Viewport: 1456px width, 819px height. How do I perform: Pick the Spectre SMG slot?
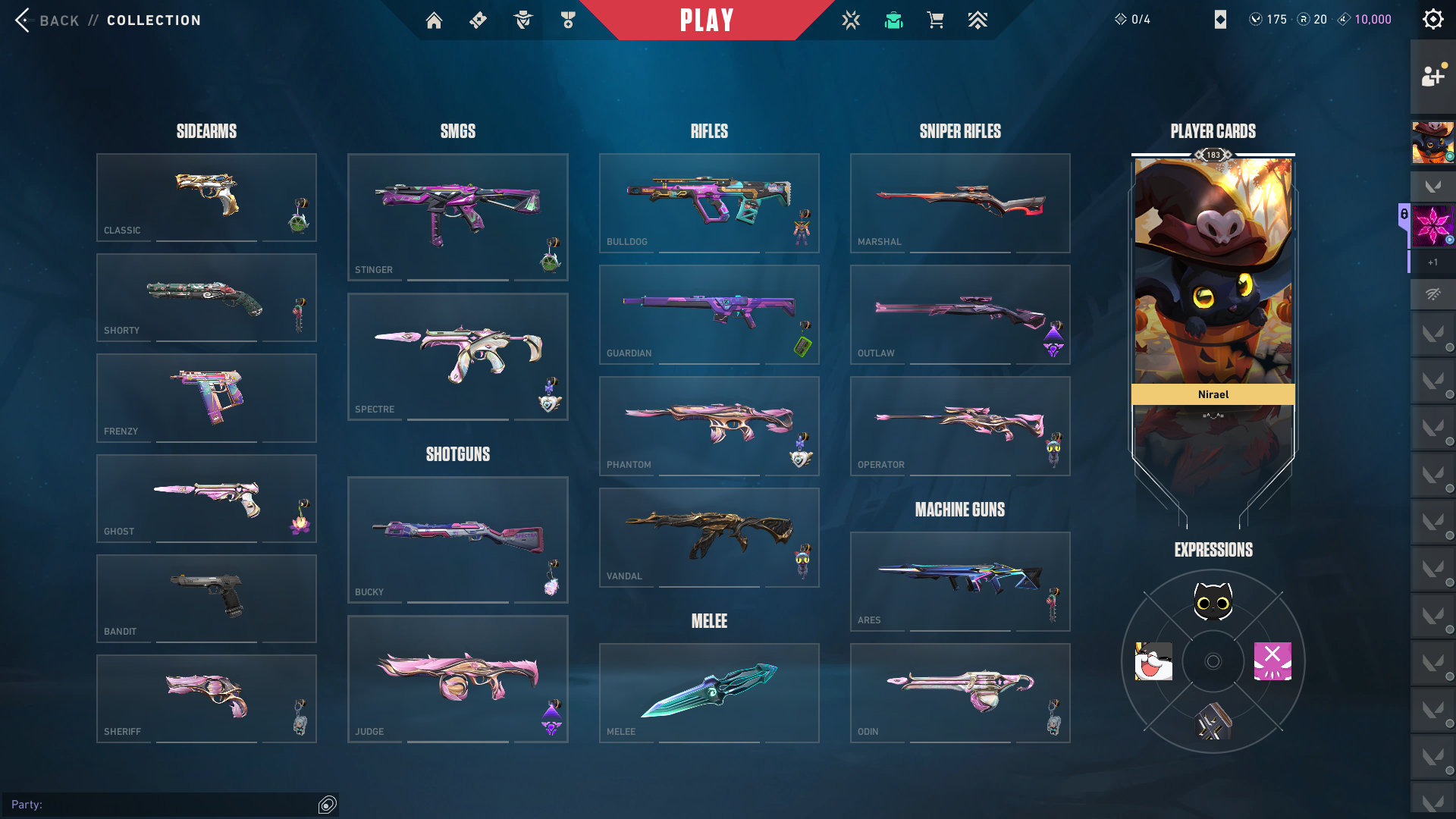(457, 356)
